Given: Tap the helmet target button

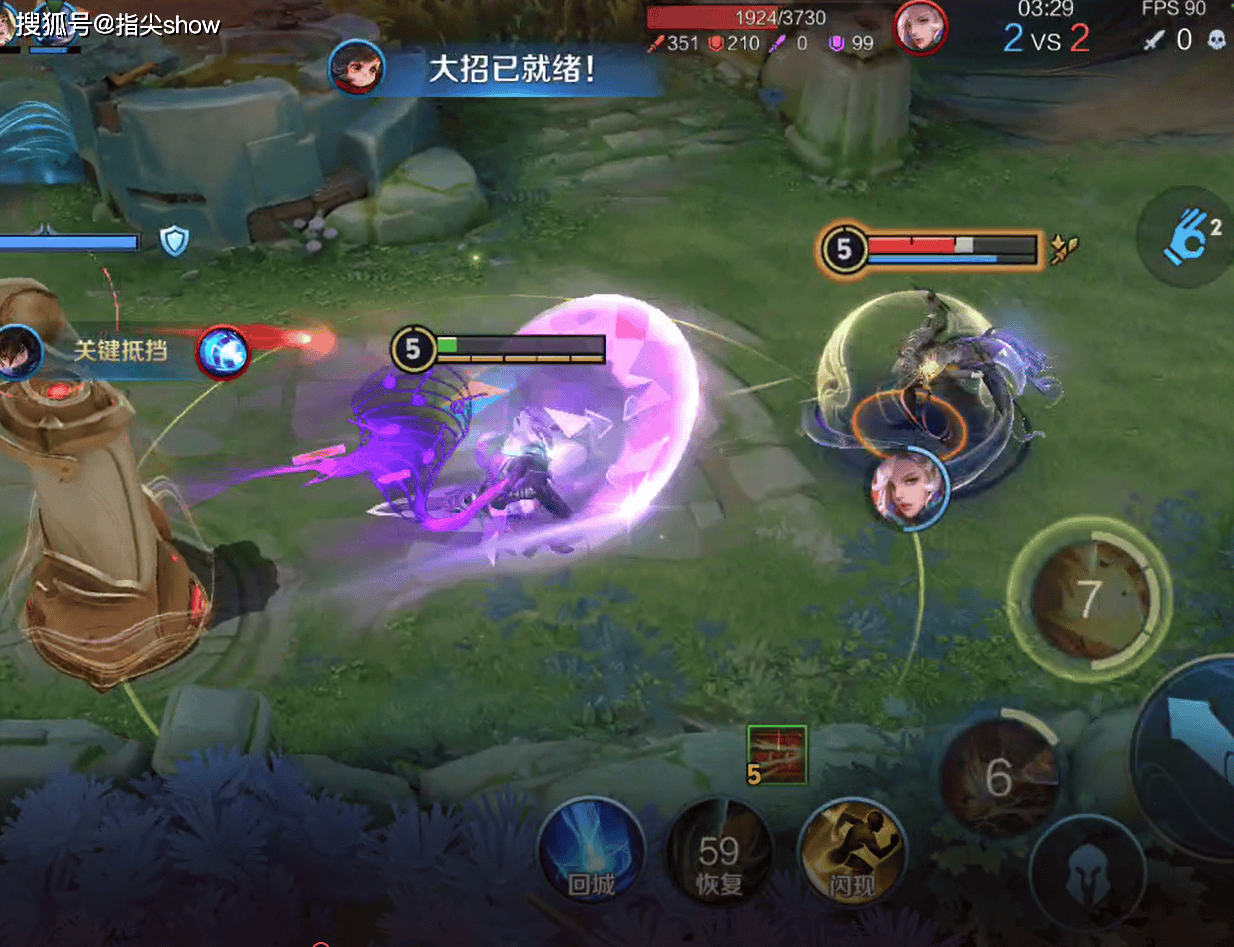Looking at the screenshot, I should point(1087,873).
